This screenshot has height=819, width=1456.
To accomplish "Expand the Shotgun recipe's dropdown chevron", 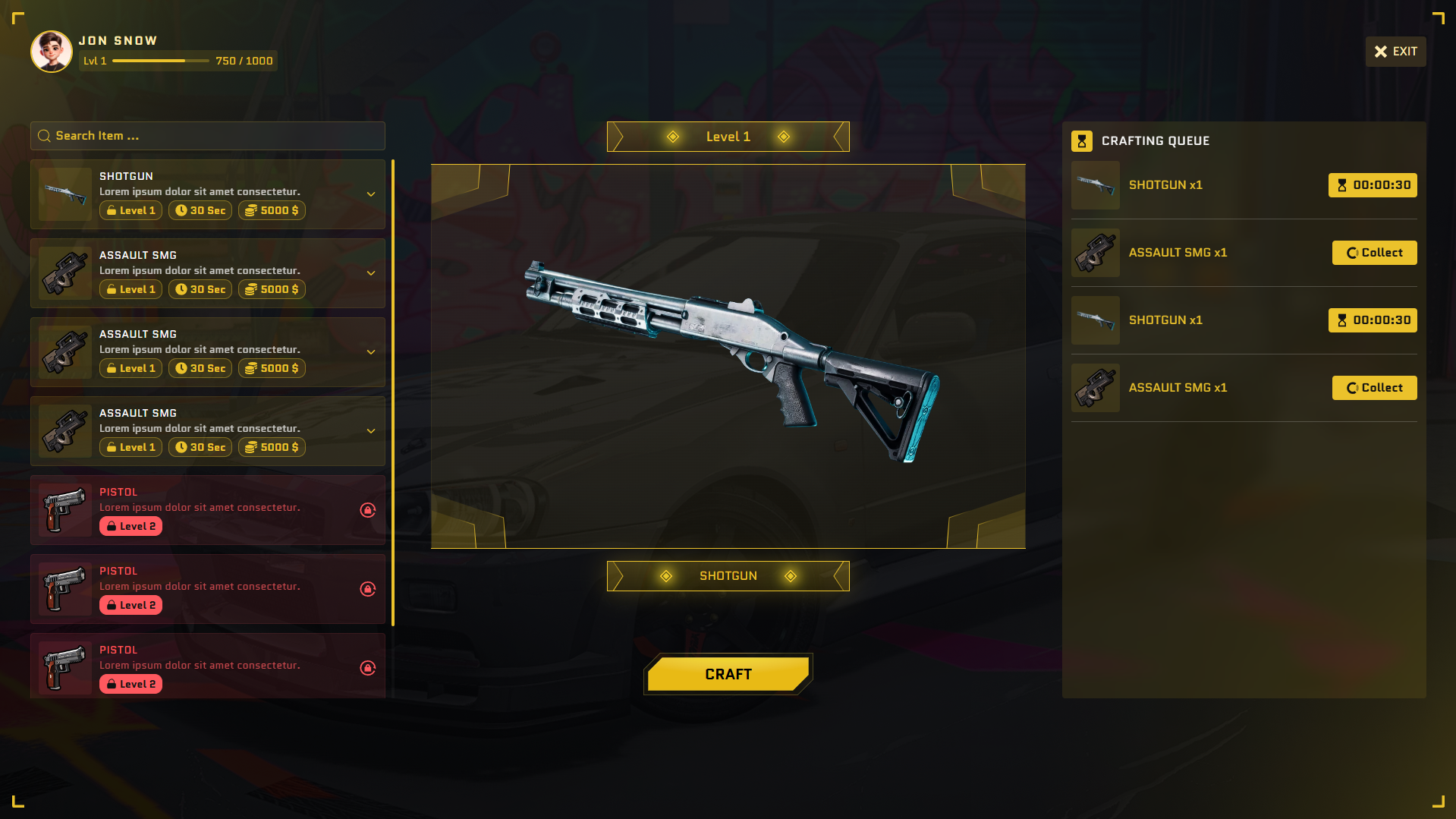I will coord(371,194).
